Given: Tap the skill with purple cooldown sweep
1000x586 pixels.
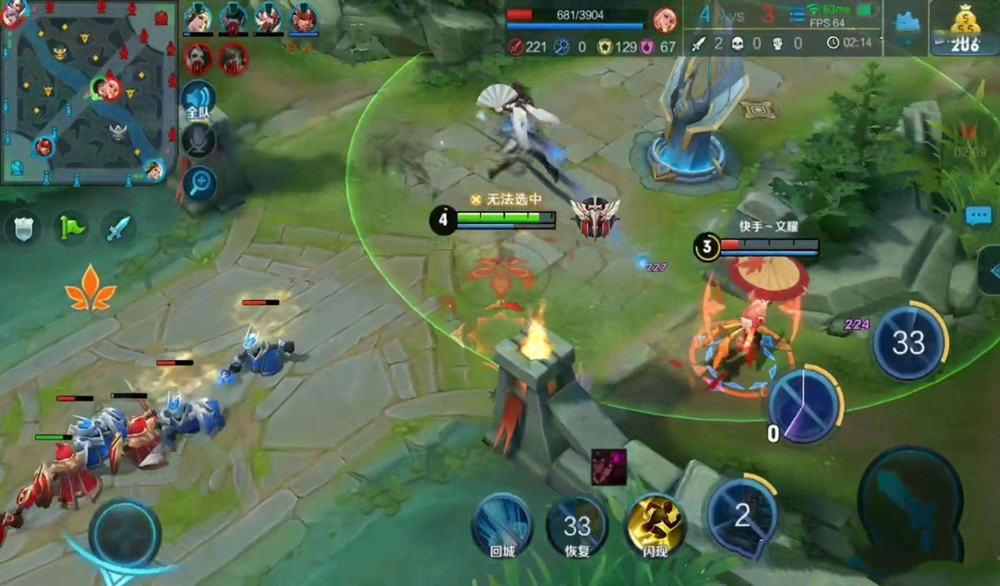Looking at the screenshot, I should 804,406.
